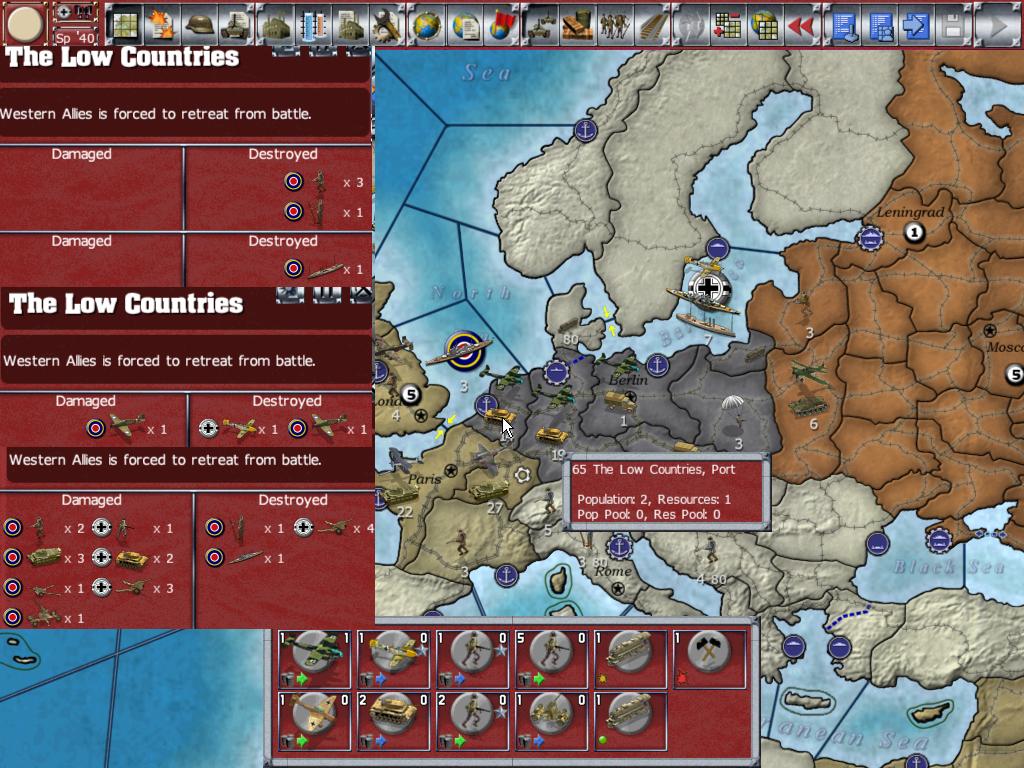
Task: Open the factory building toolbar button
Action: click(x=274, y=25)
